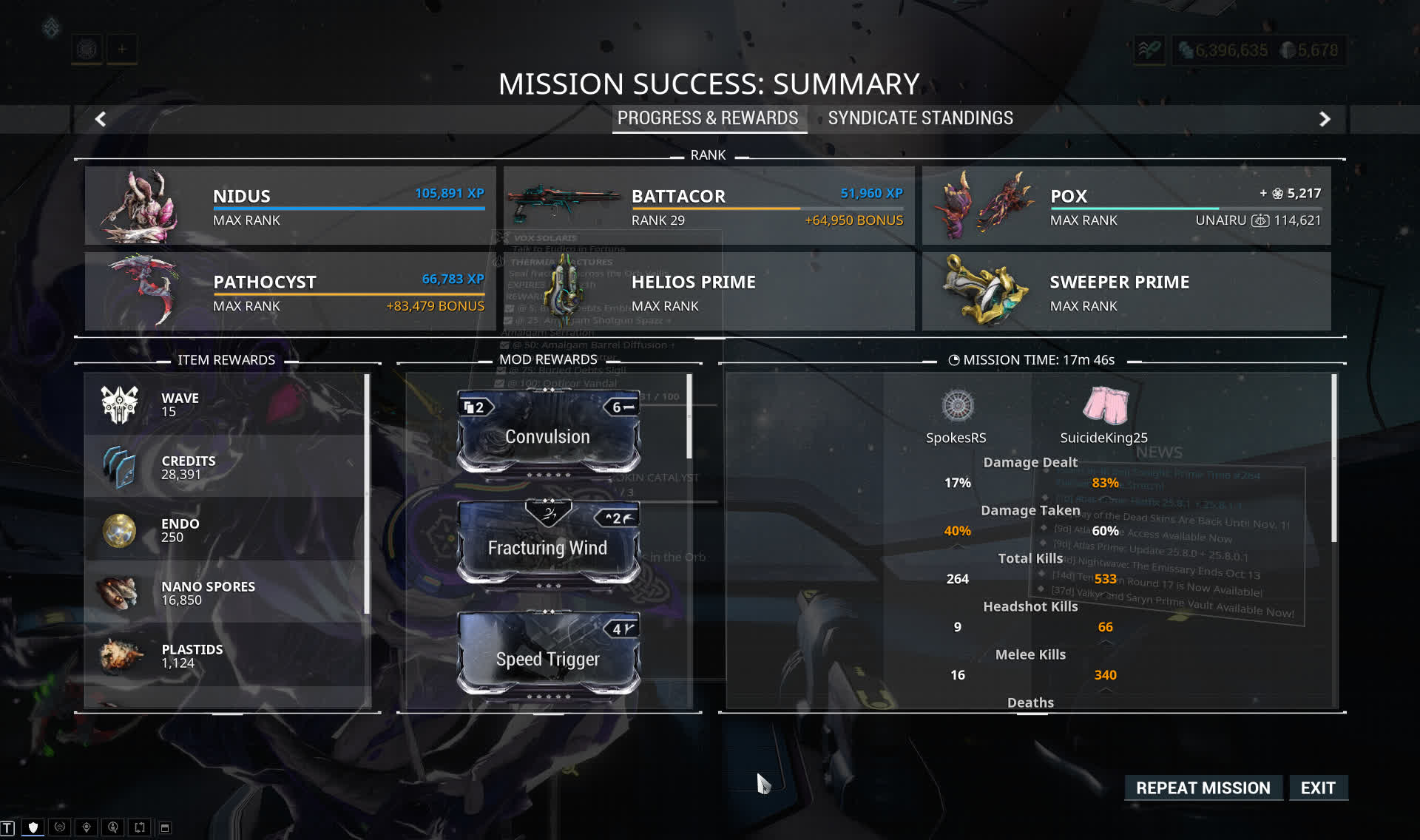Open the Battacor weapon rank panel
Viewport: 1420px width, 840px height.
709,206
